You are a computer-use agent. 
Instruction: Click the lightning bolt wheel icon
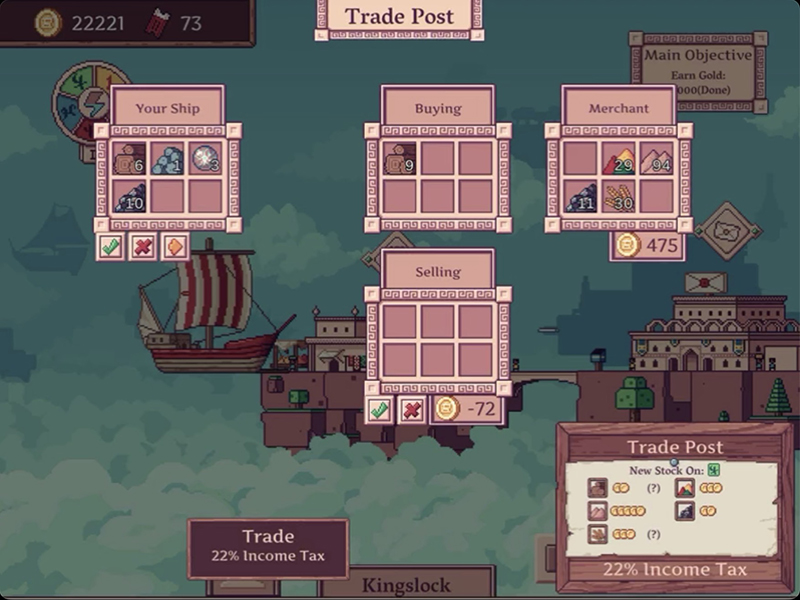[92, 105]
